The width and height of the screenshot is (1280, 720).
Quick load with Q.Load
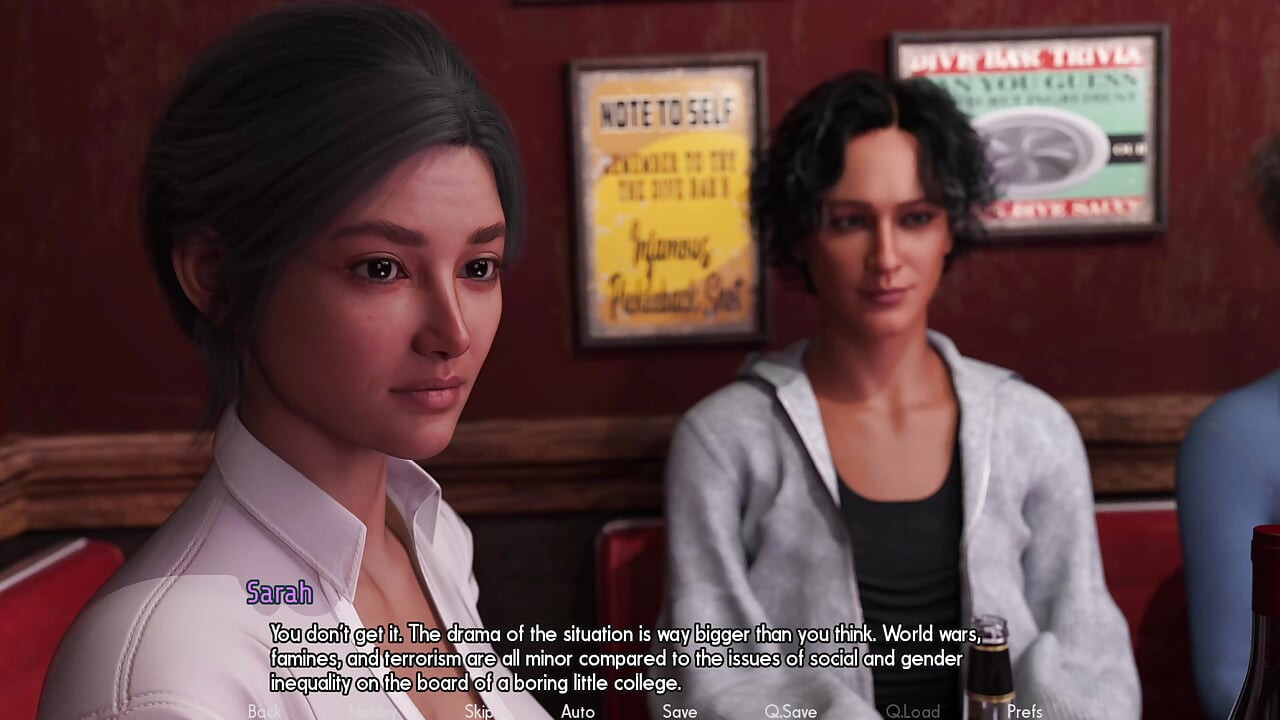pyautogui.click(x=912, y=711)
